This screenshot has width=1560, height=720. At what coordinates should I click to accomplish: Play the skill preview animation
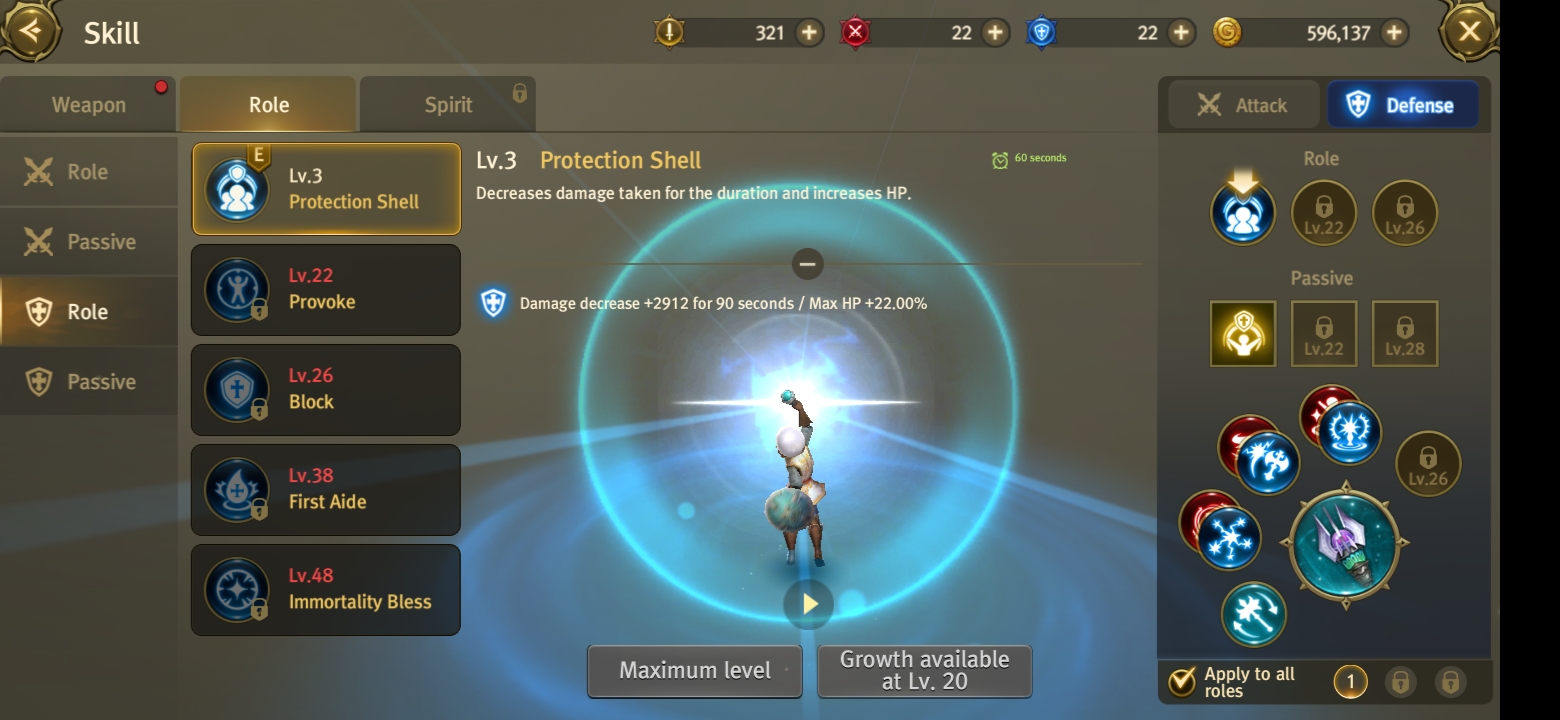tap(809, 604)
